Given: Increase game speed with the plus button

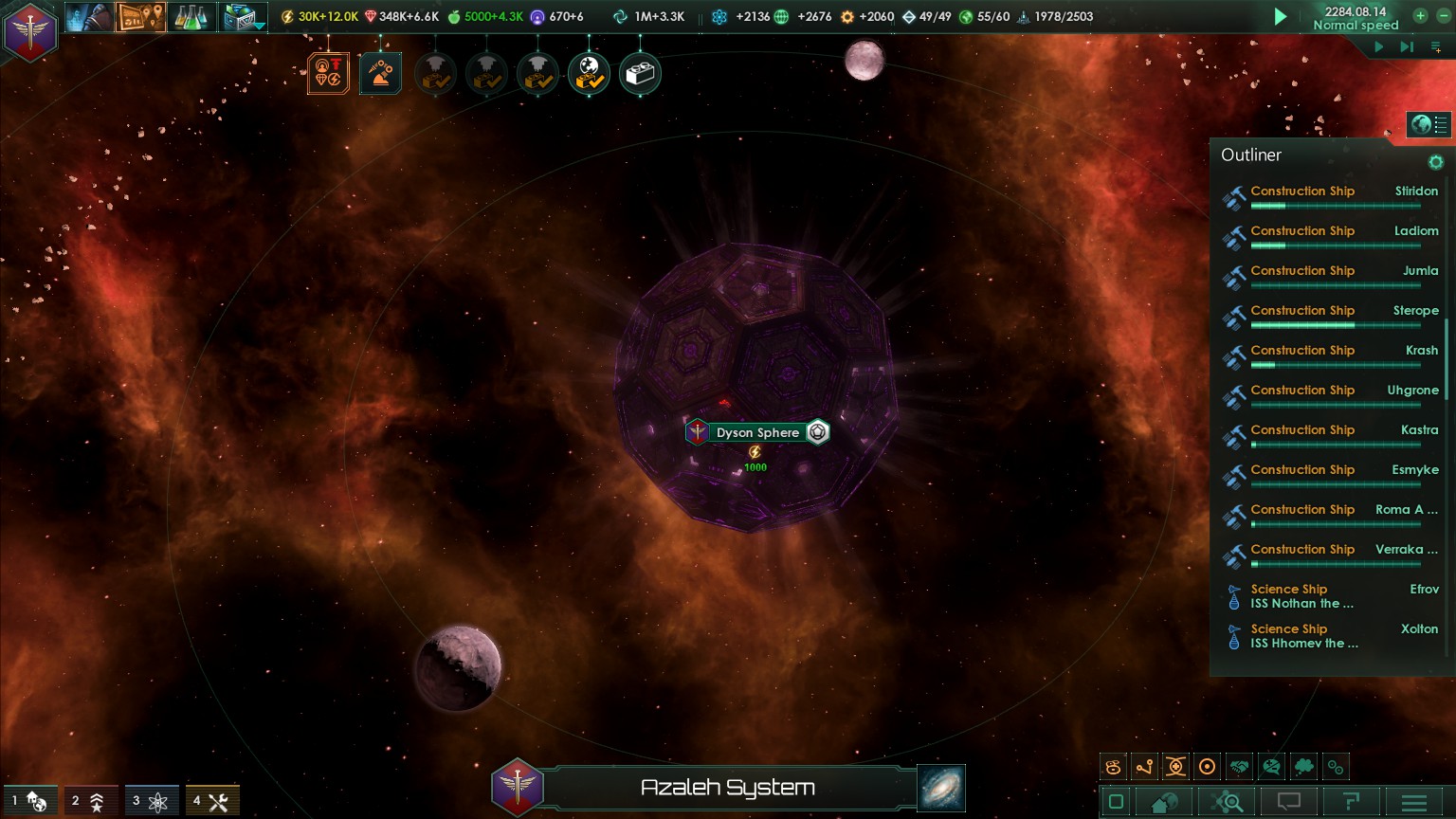Looking at the screenshot, I should pos(1420,15).
